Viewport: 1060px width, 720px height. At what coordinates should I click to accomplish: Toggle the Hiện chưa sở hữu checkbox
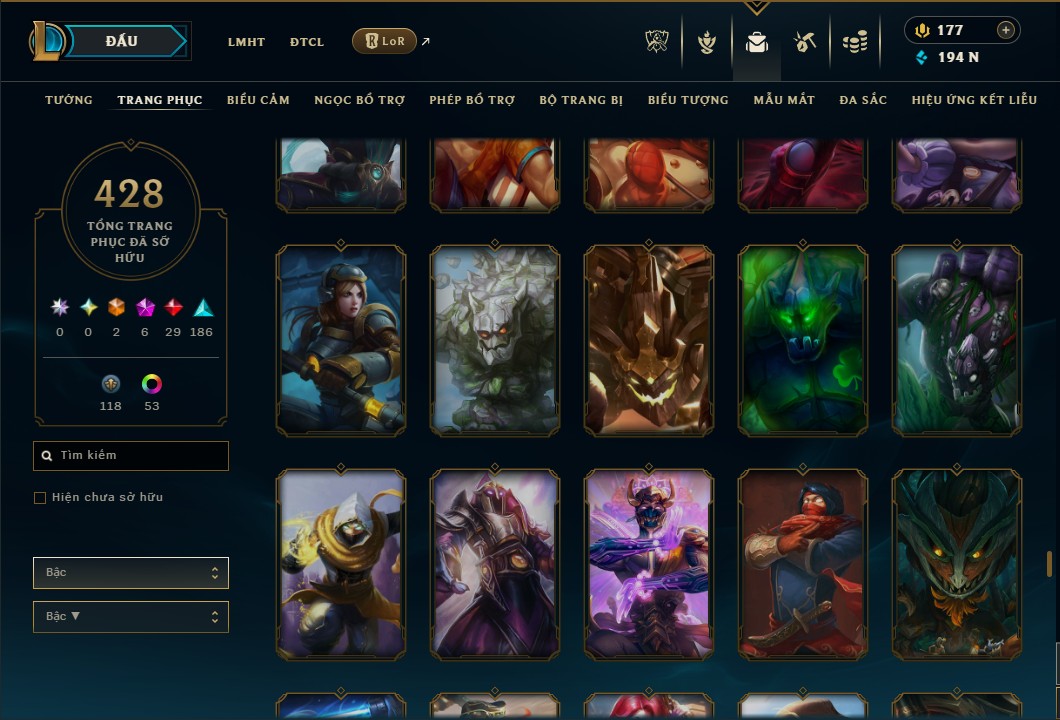(x=40, y=498)
